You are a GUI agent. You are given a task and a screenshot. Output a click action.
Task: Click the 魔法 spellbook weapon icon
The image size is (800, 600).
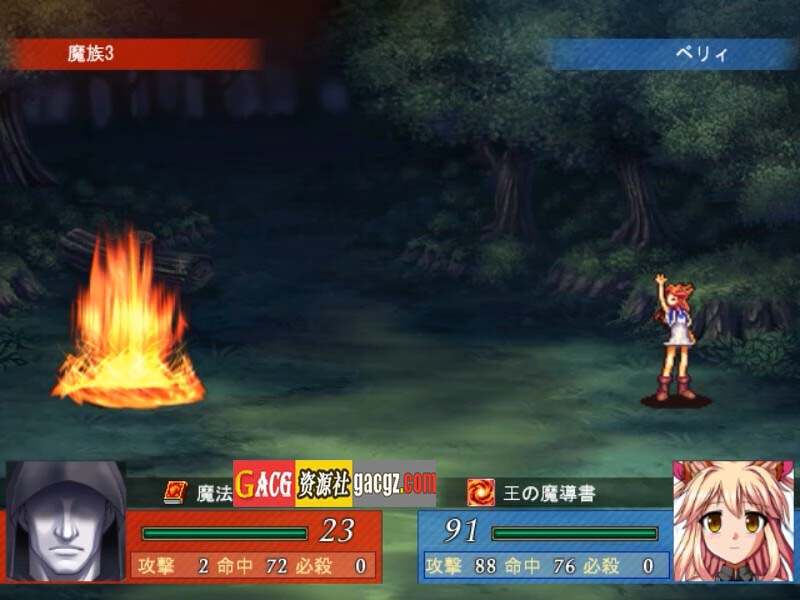coord(176,492)
